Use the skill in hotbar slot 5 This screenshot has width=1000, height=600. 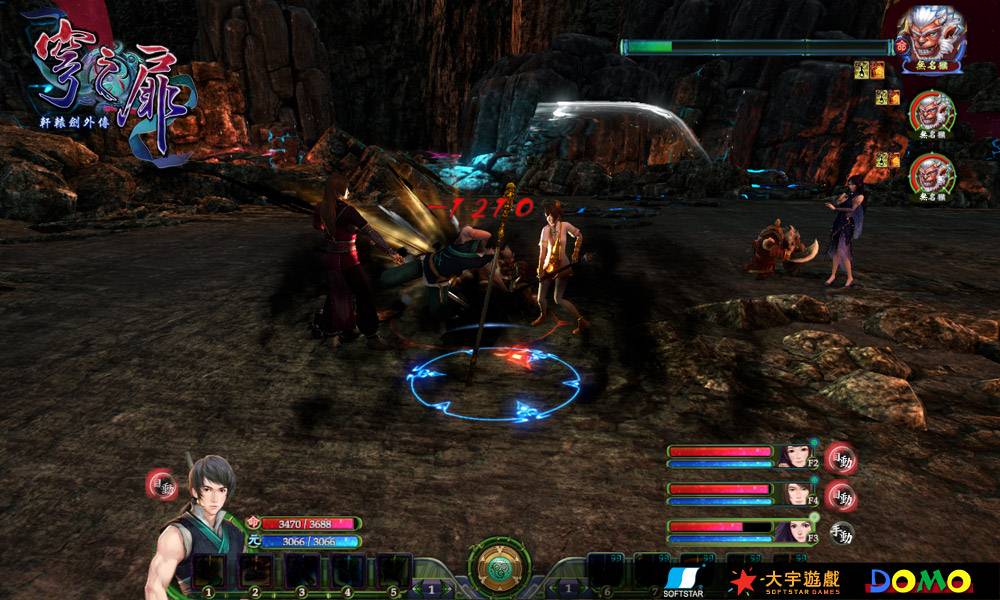point(394,571)
